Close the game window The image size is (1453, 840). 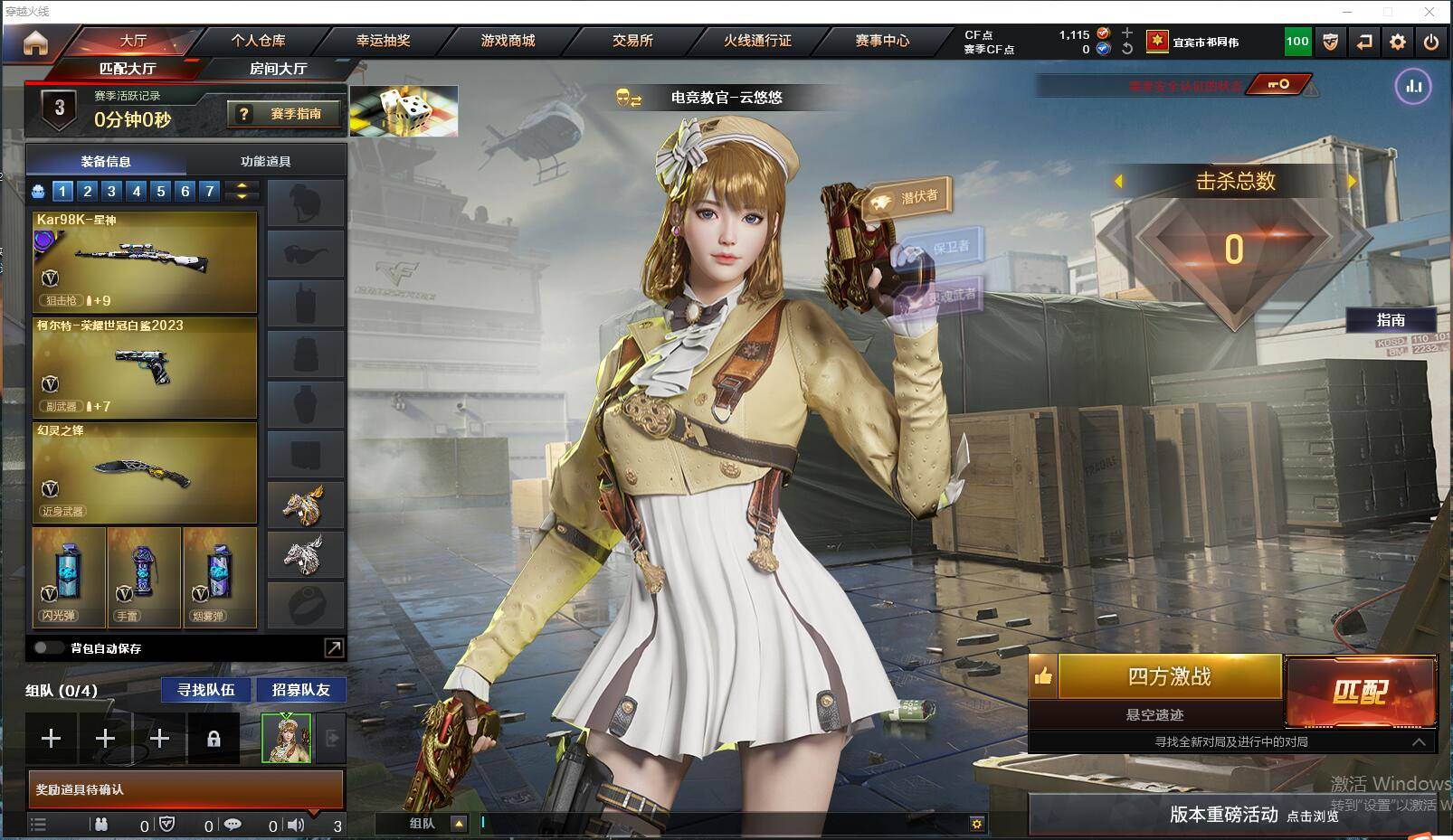click(1429, 12)
